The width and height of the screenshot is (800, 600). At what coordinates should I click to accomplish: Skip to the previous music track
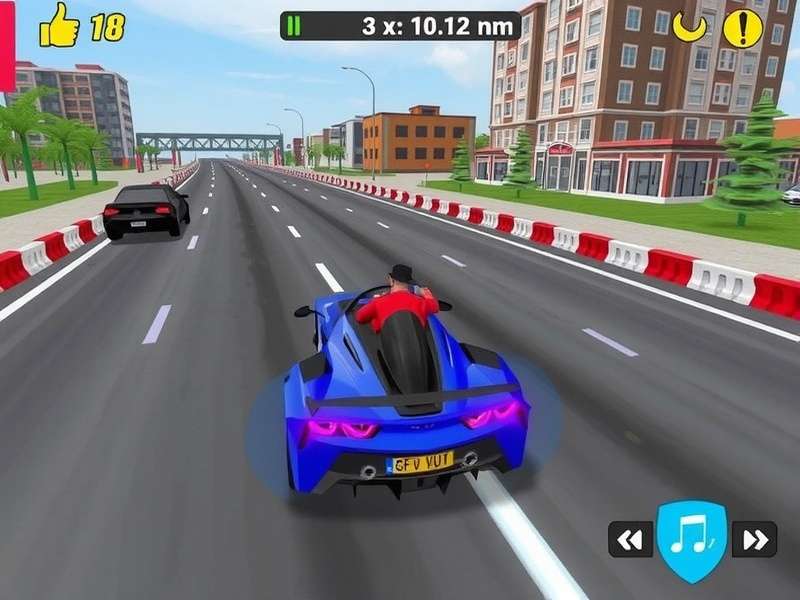click(x=630, y=540)
